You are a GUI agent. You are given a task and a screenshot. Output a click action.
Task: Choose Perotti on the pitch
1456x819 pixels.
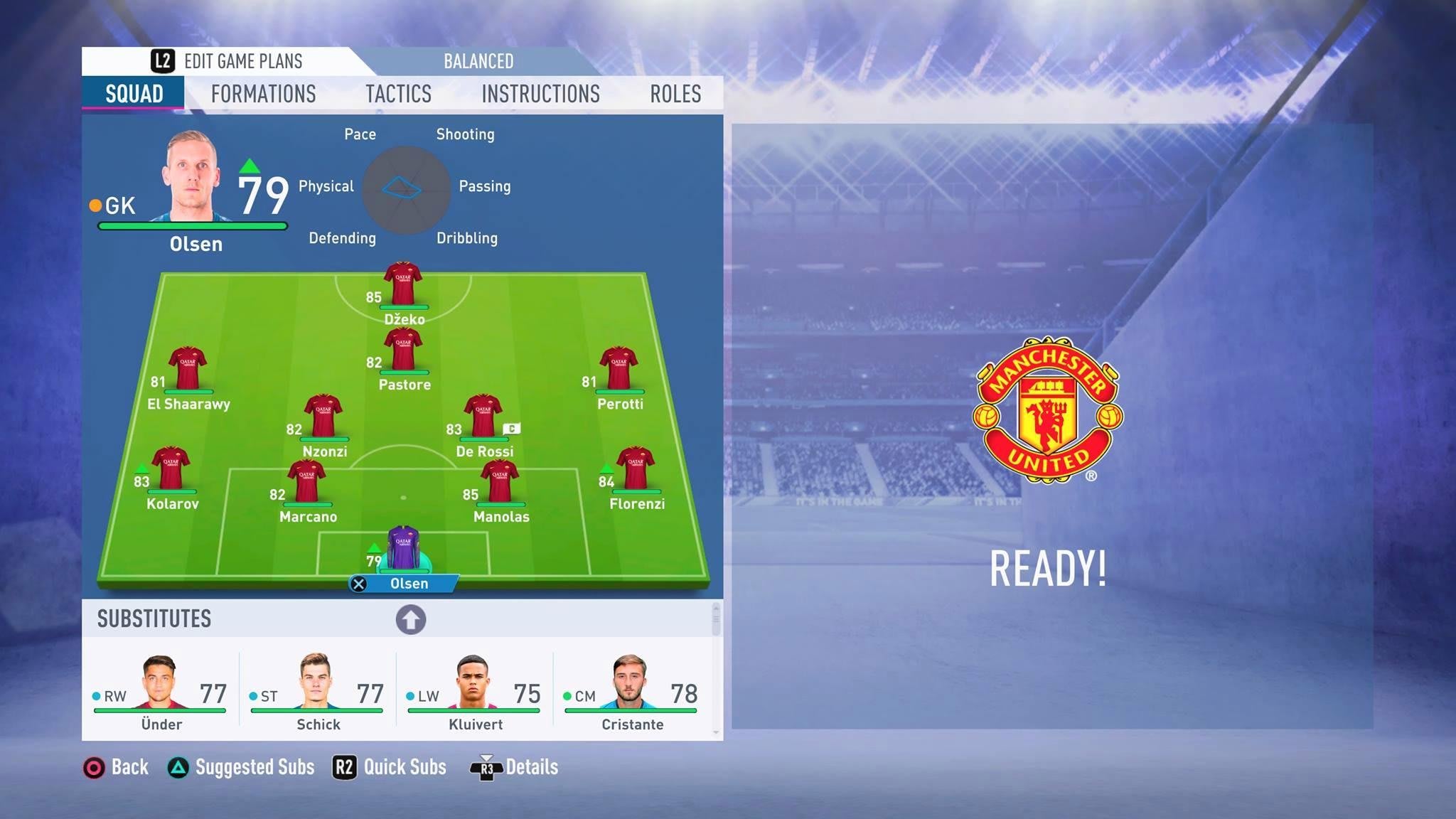pyautogui.click(x=619, y=369)
